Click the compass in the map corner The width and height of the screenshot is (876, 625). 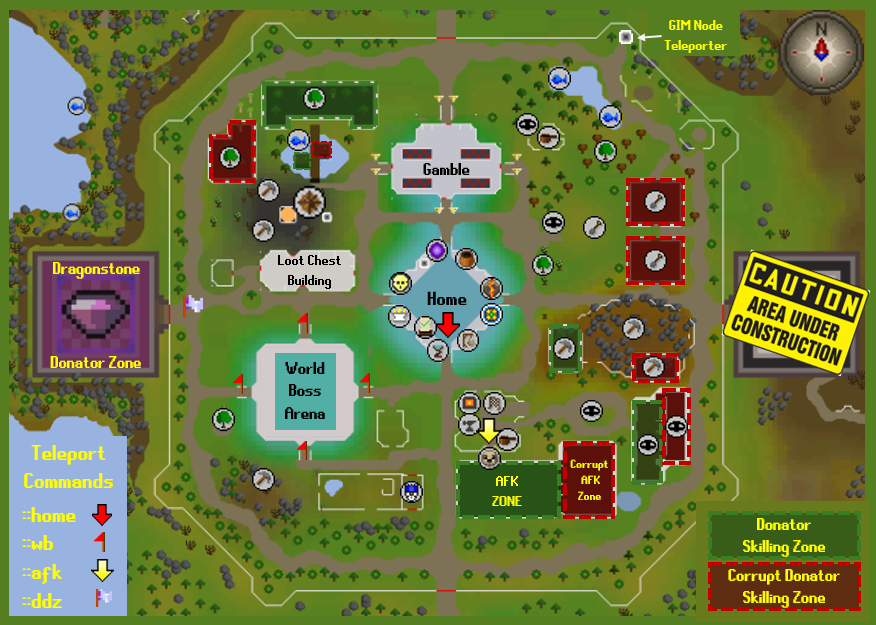coord(820,49)
